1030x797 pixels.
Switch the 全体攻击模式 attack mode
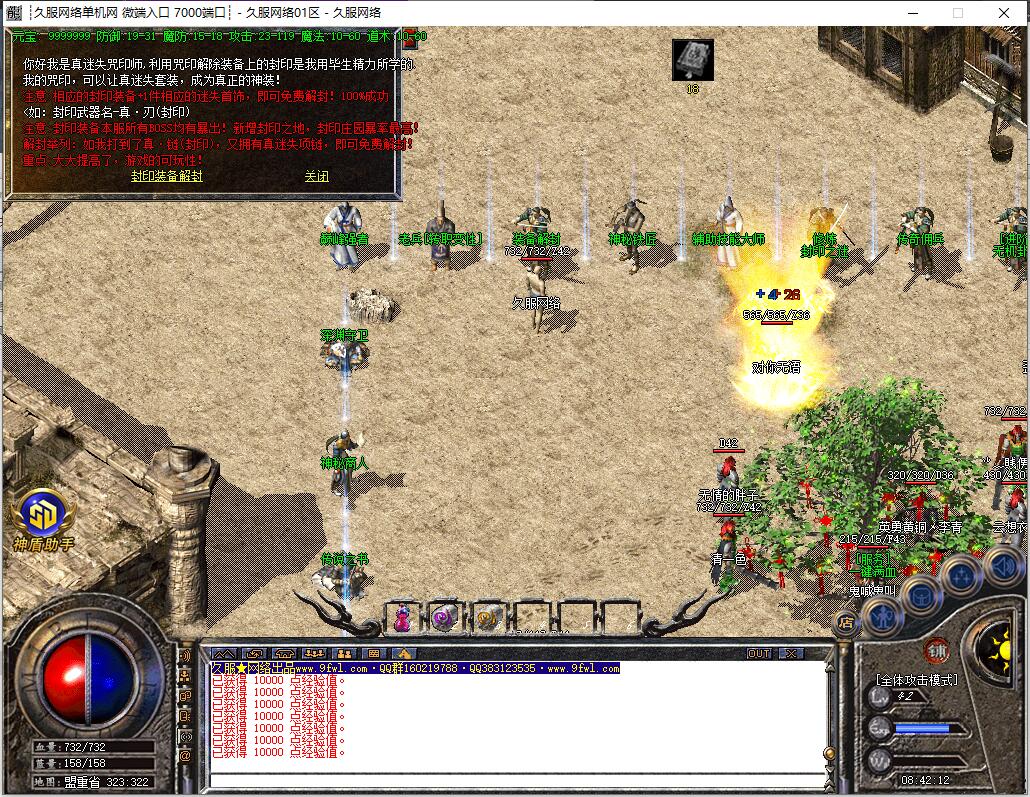tap(916, 680)
